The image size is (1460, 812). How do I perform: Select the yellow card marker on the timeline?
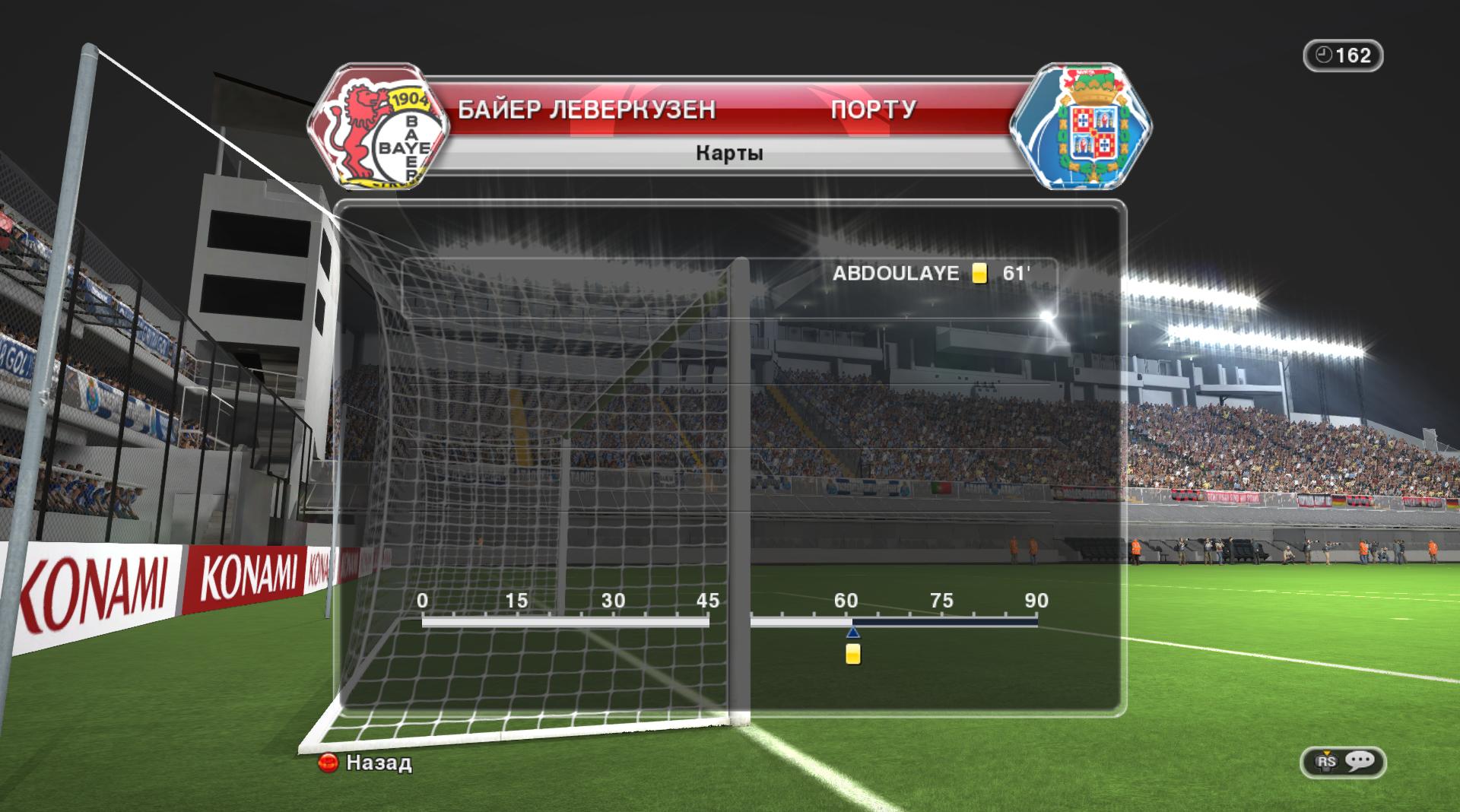tap(853, 654)
